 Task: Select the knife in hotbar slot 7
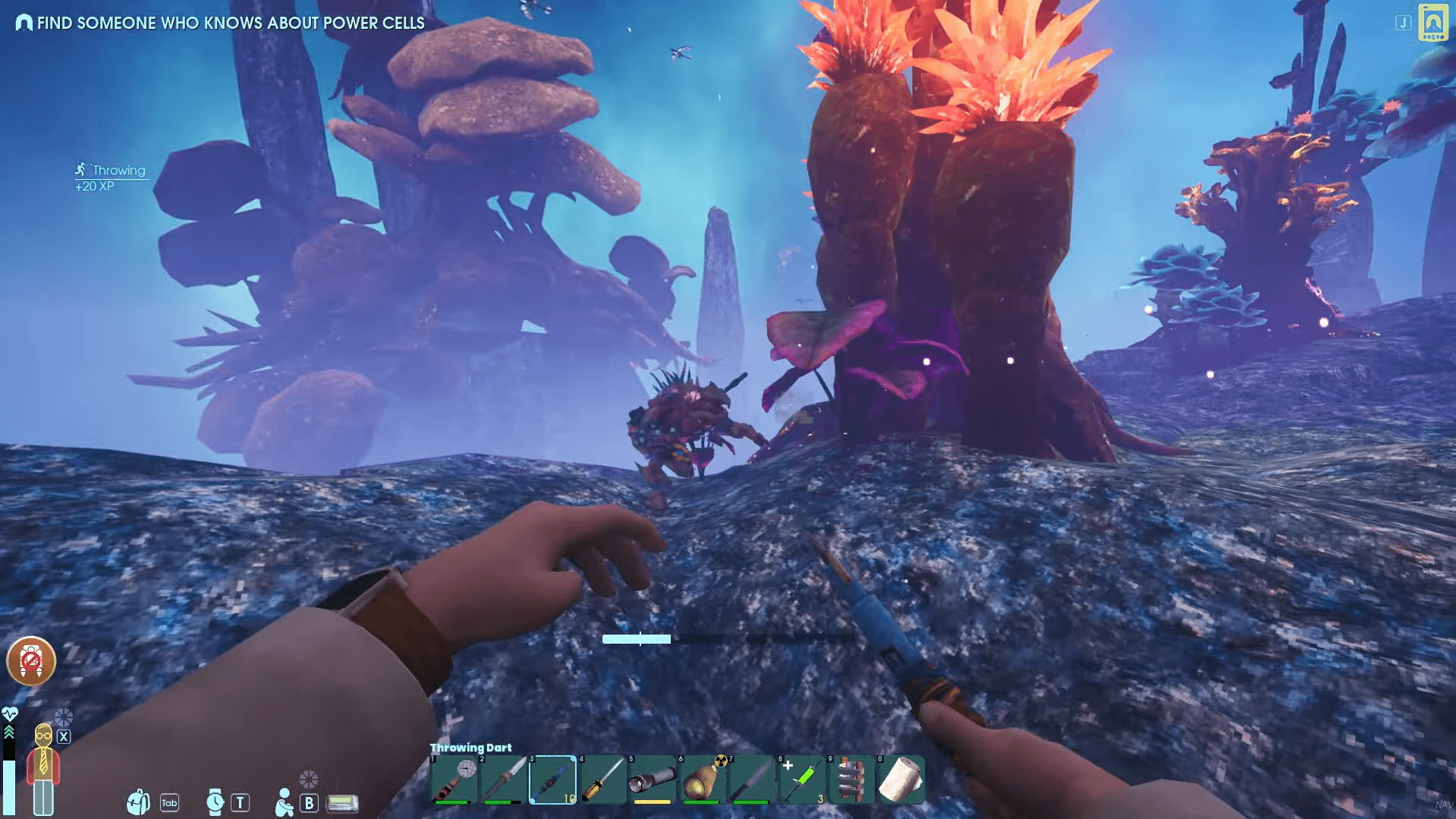click(x=752, y=779)
